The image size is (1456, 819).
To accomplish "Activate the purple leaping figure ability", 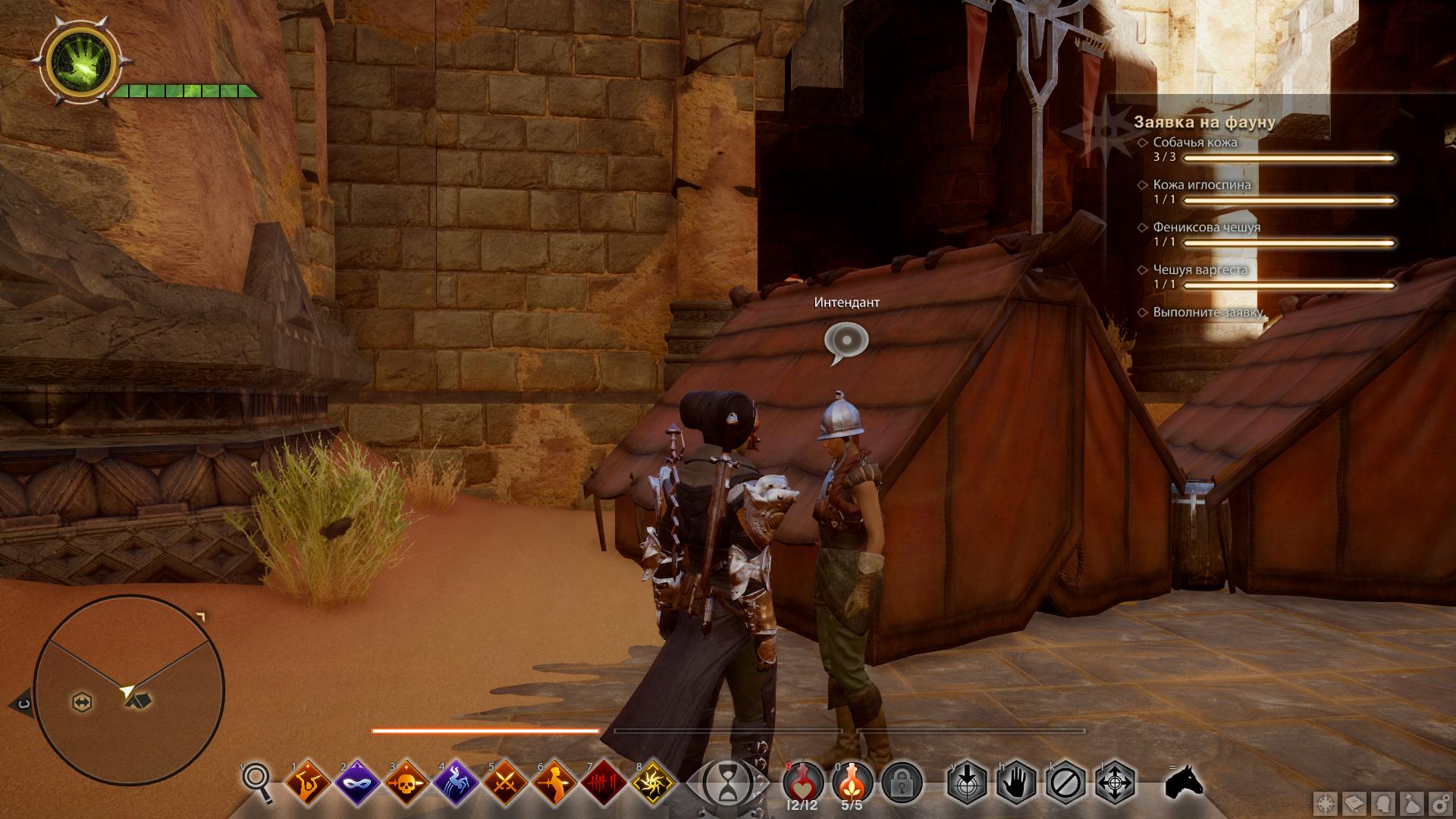I will pos(457,782).
